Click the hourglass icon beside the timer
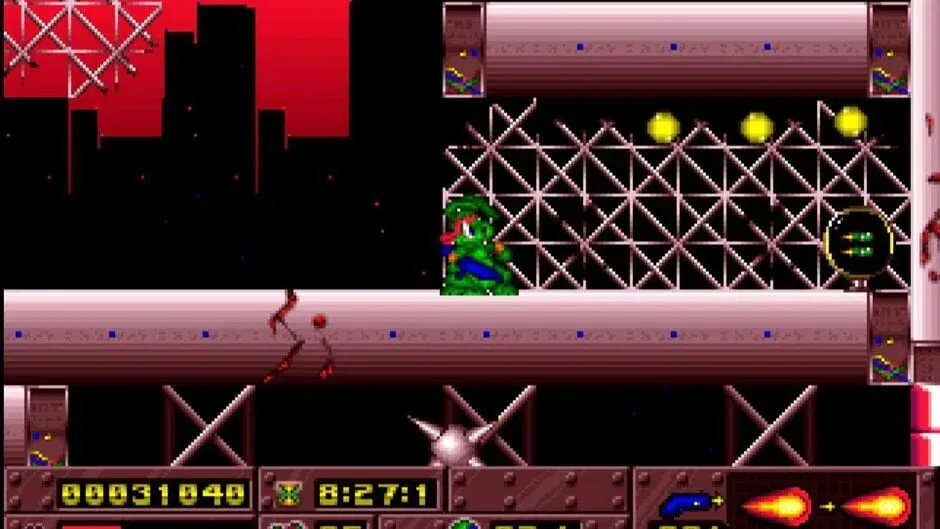The height and width of the screenshot is (529, 940). [288, 493]
